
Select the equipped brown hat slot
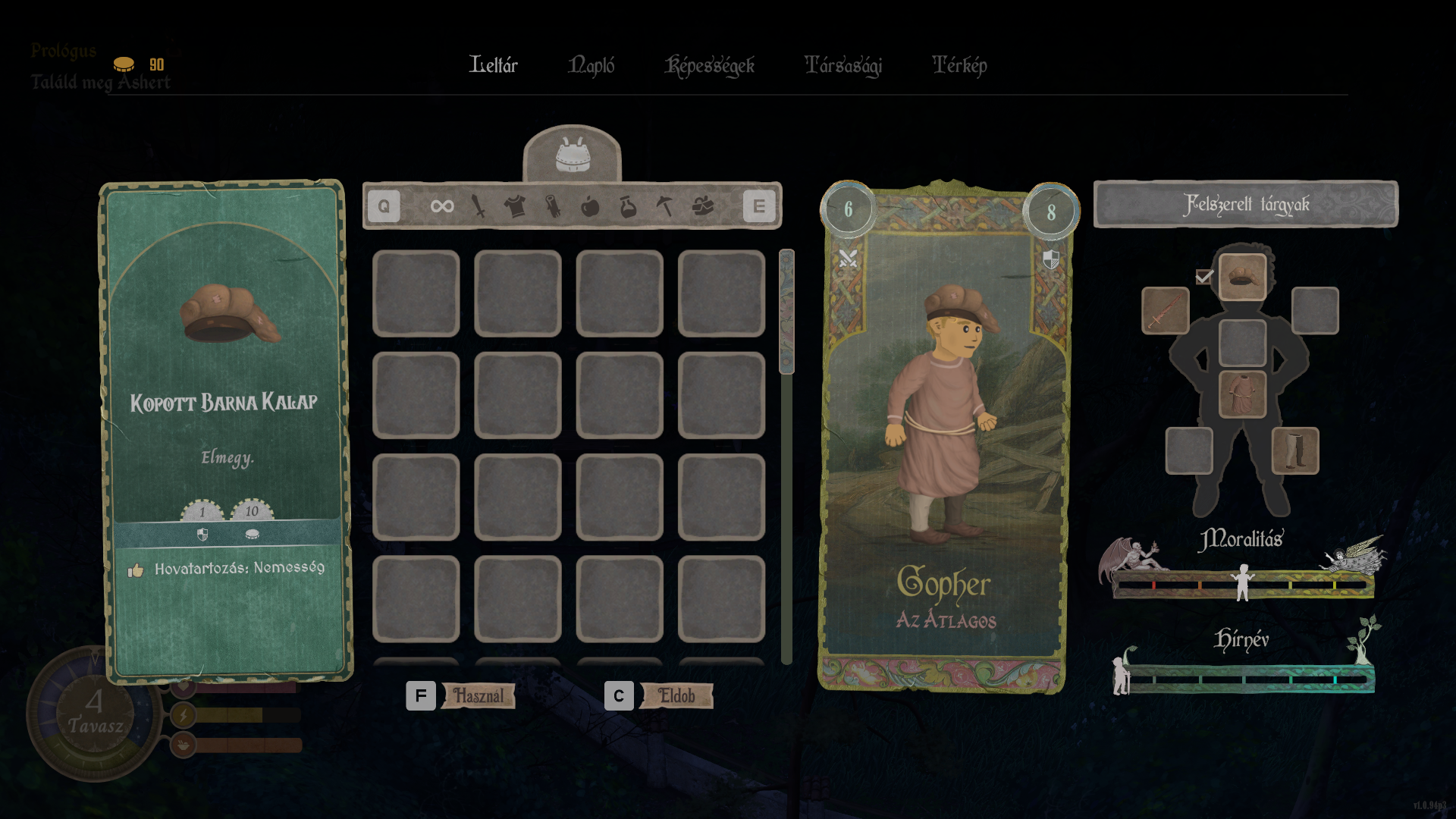(1243, 277)
